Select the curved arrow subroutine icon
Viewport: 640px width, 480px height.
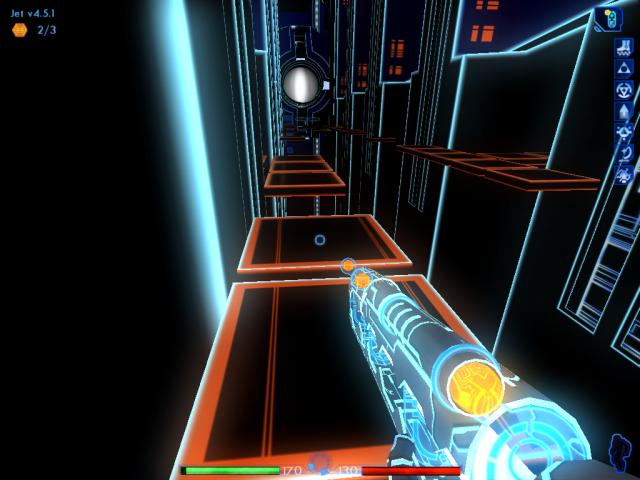(x=623, y=153)
